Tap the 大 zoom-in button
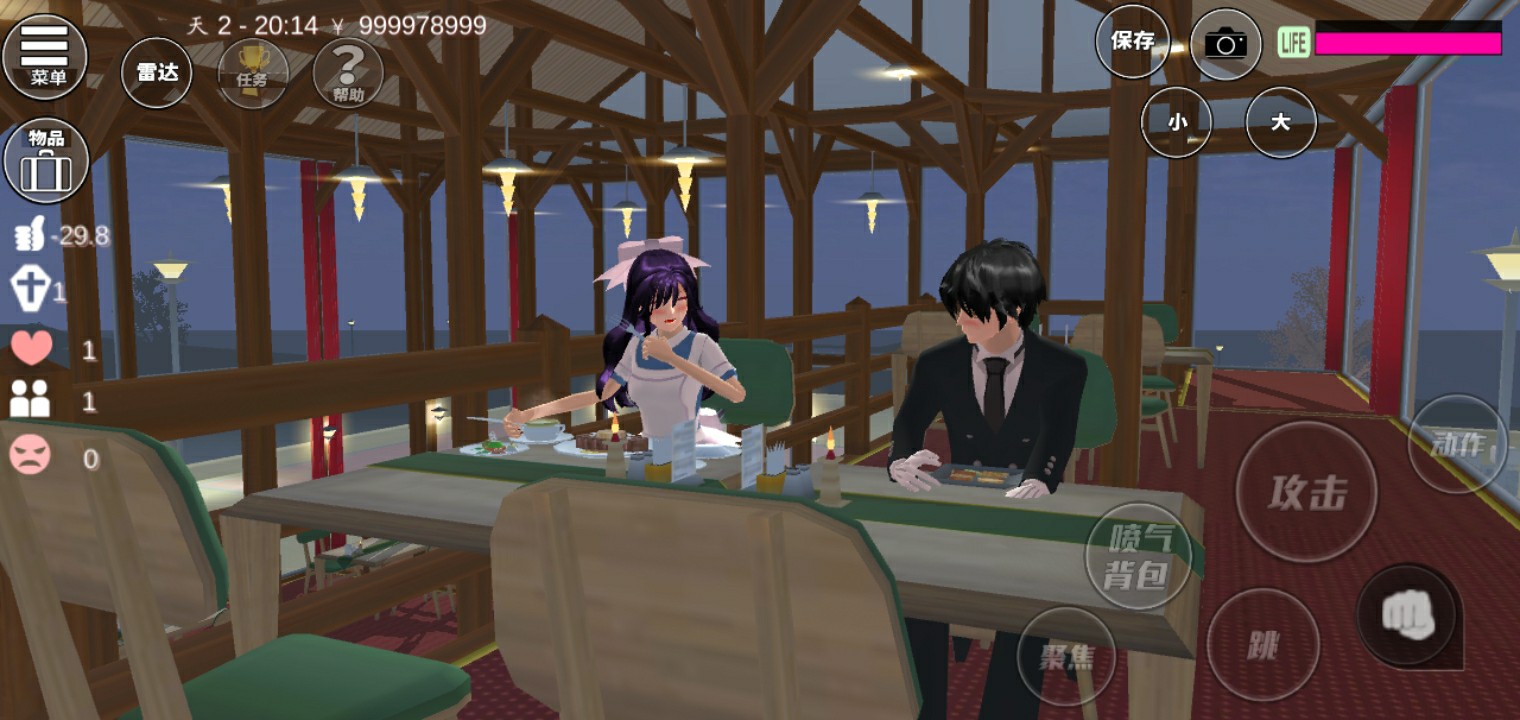 tap(1280, 122)
